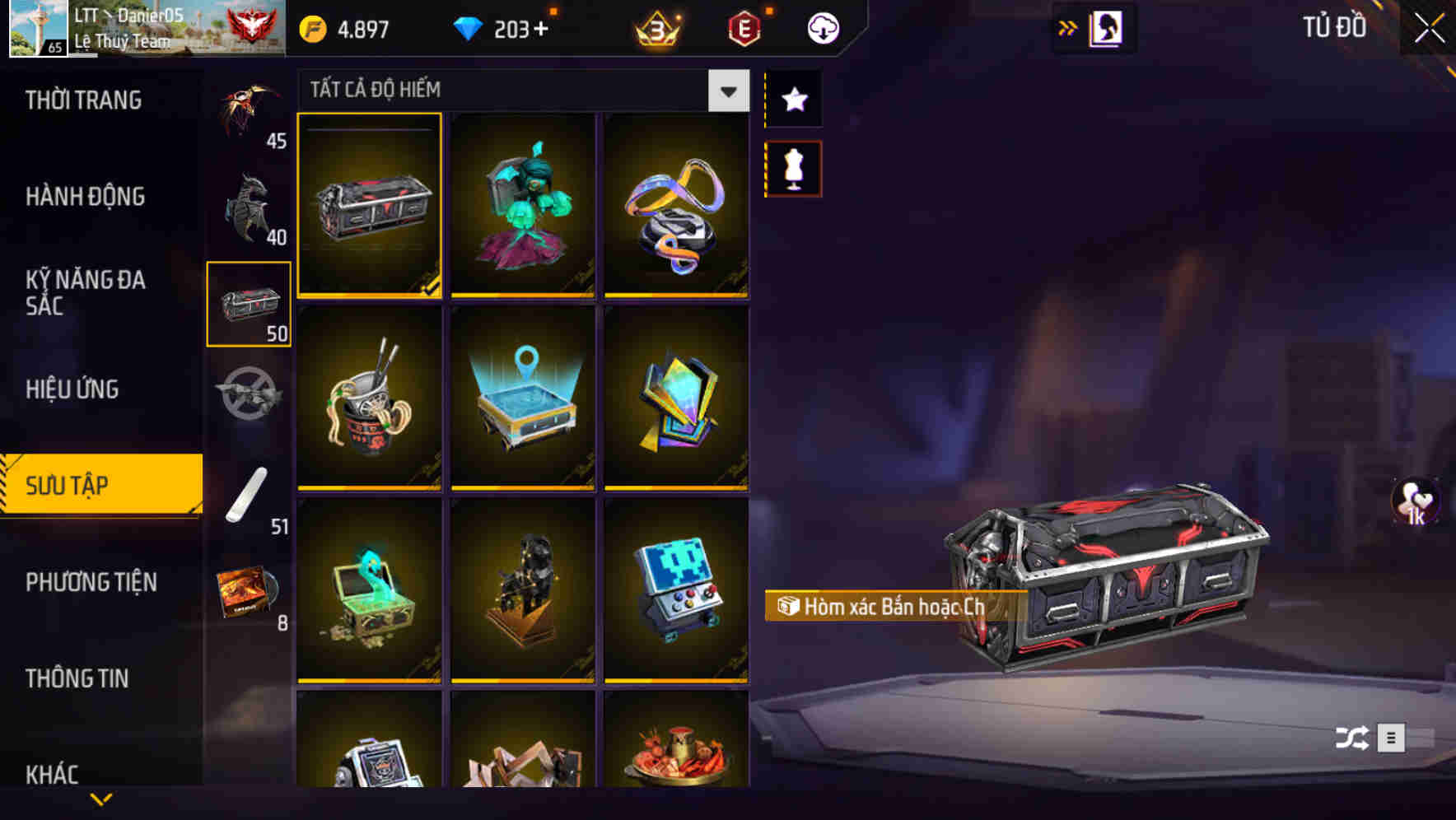The height and width of the screenshot is (820, 1456).
Task: Open the crown rank badge in the top bar
Action: tap(655, 27)
